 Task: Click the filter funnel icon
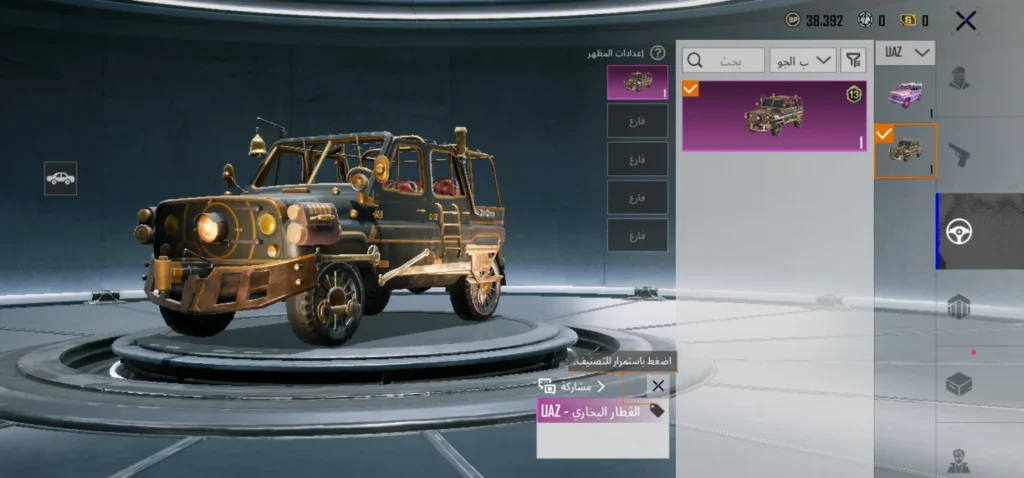click(x=853, y=60)
